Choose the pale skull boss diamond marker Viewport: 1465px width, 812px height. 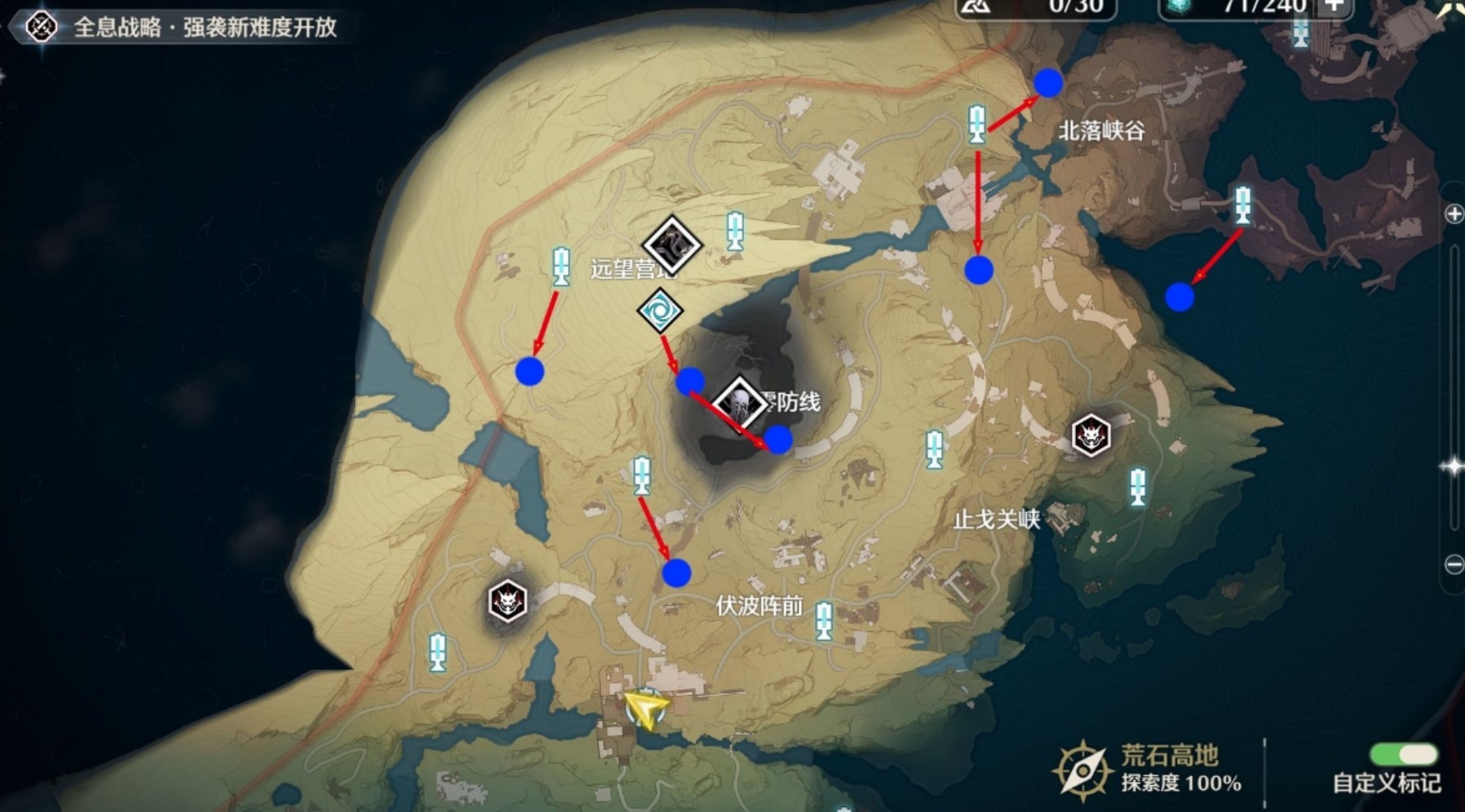click(740, 404)
